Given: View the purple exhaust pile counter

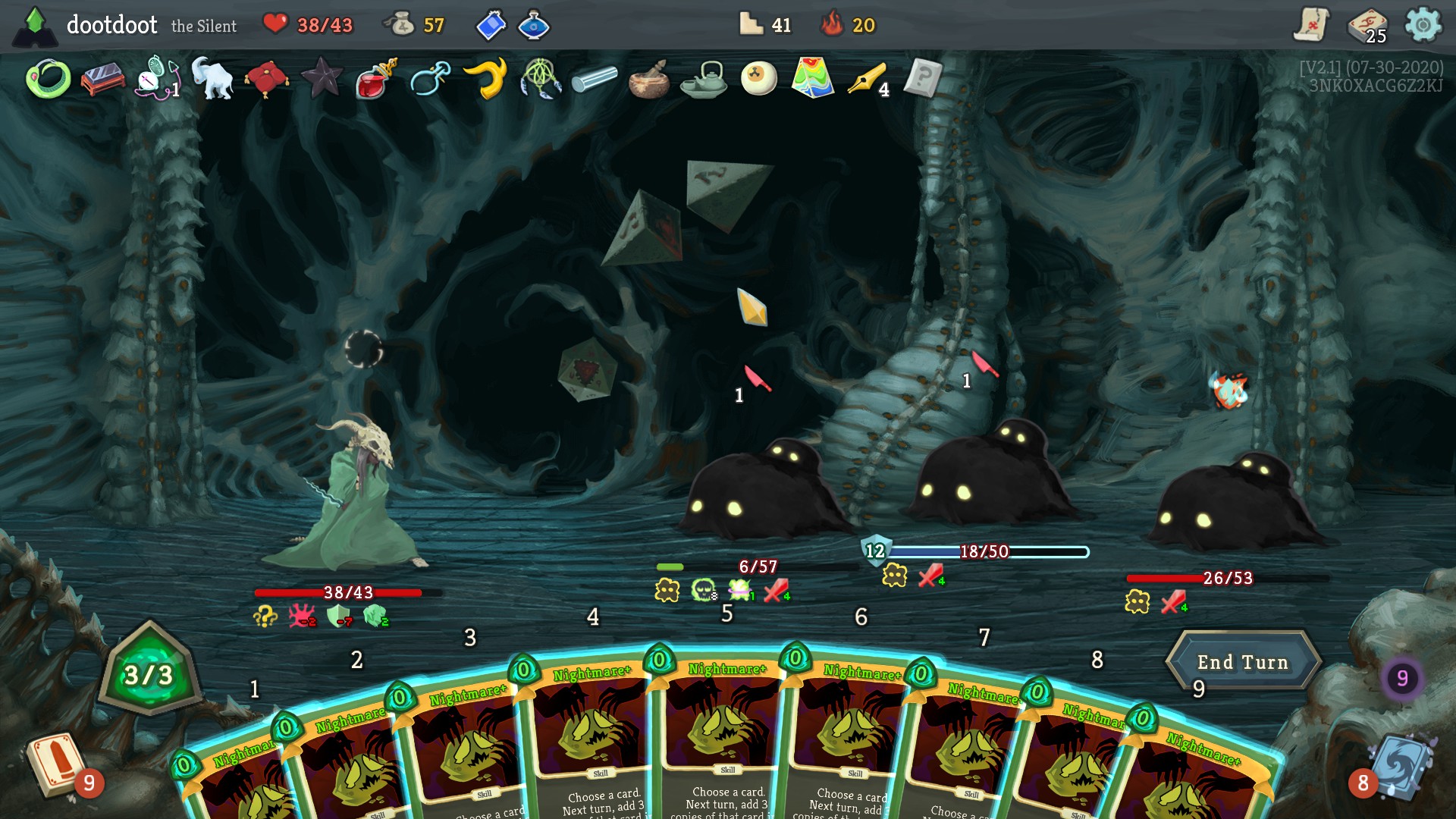Looking at the screenshot, I should [1401, 677].
